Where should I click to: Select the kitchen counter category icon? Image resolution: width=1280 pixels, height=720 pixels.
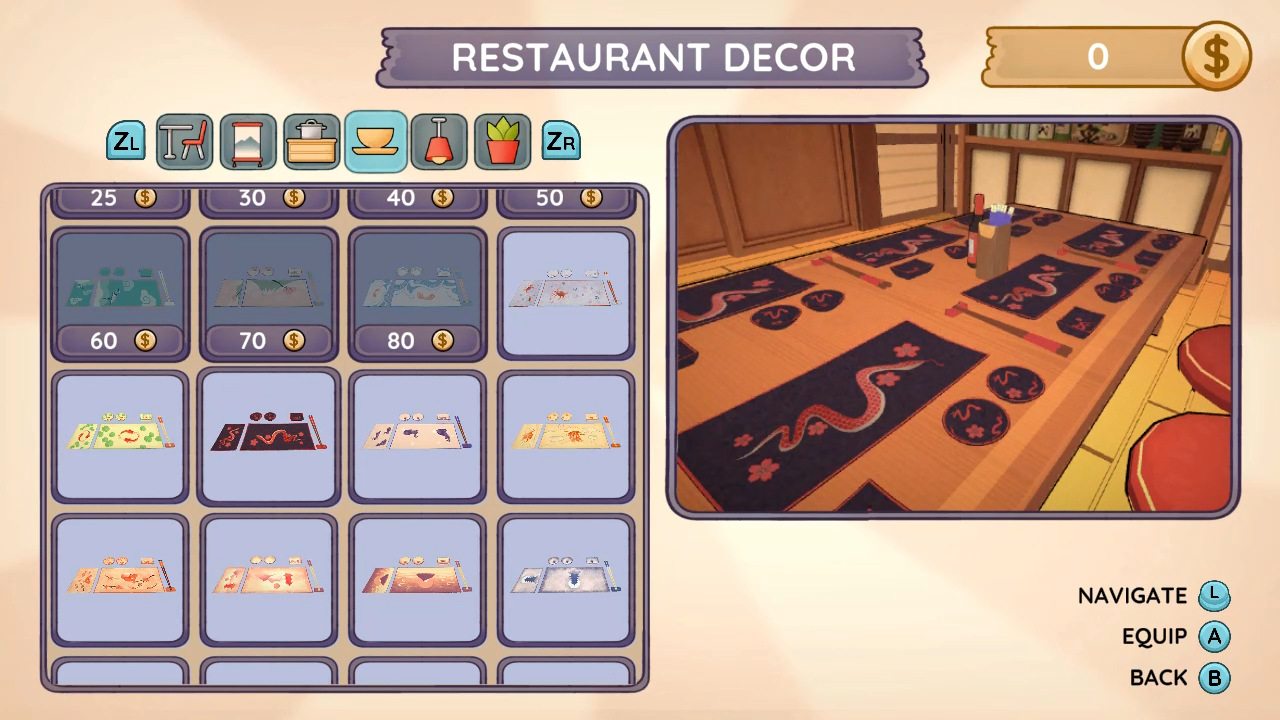[x=311, y=141]
